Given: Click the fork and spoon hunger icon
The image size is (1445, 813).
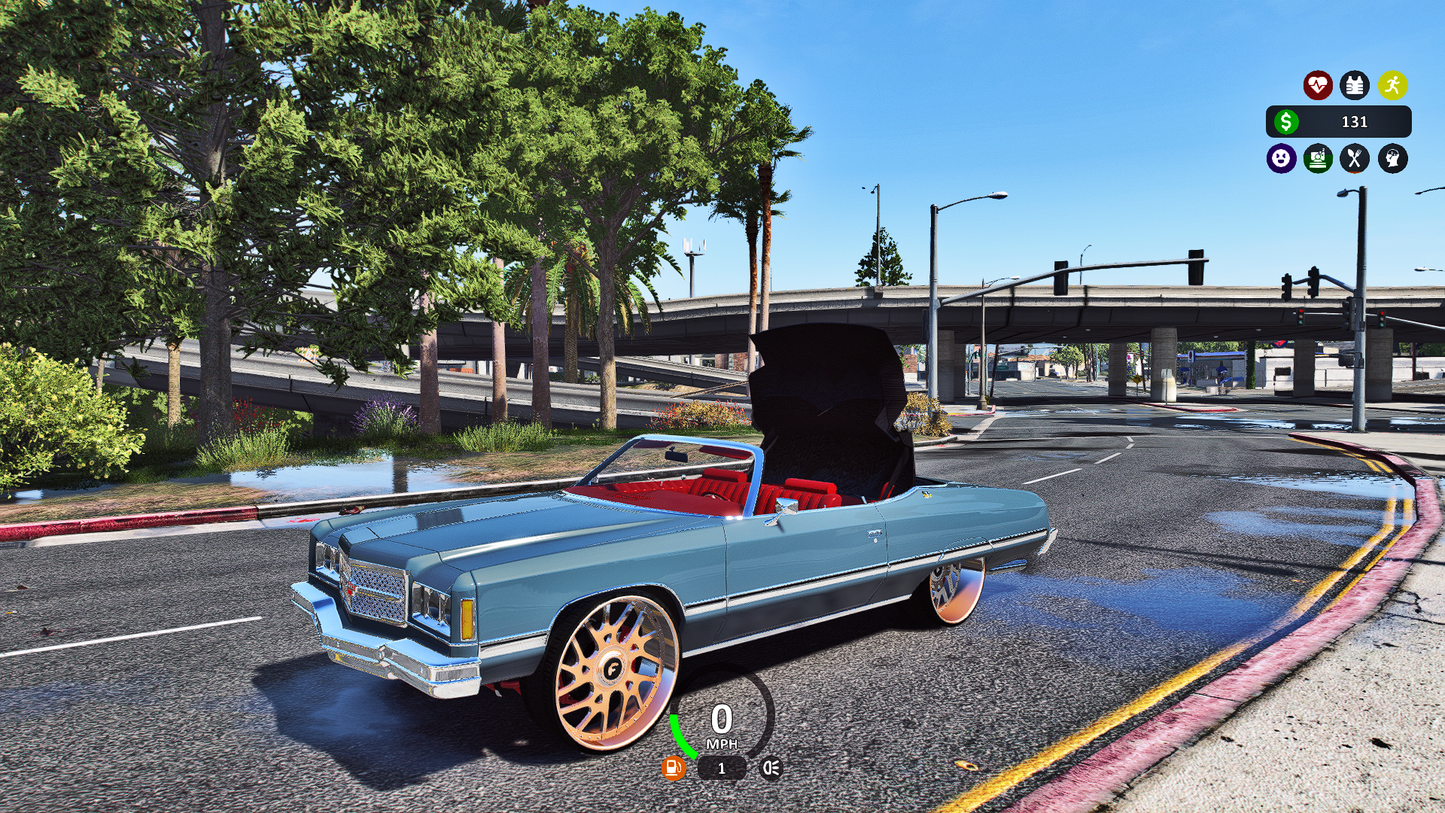Looking at the screenshot, I should pos(1355,158).
